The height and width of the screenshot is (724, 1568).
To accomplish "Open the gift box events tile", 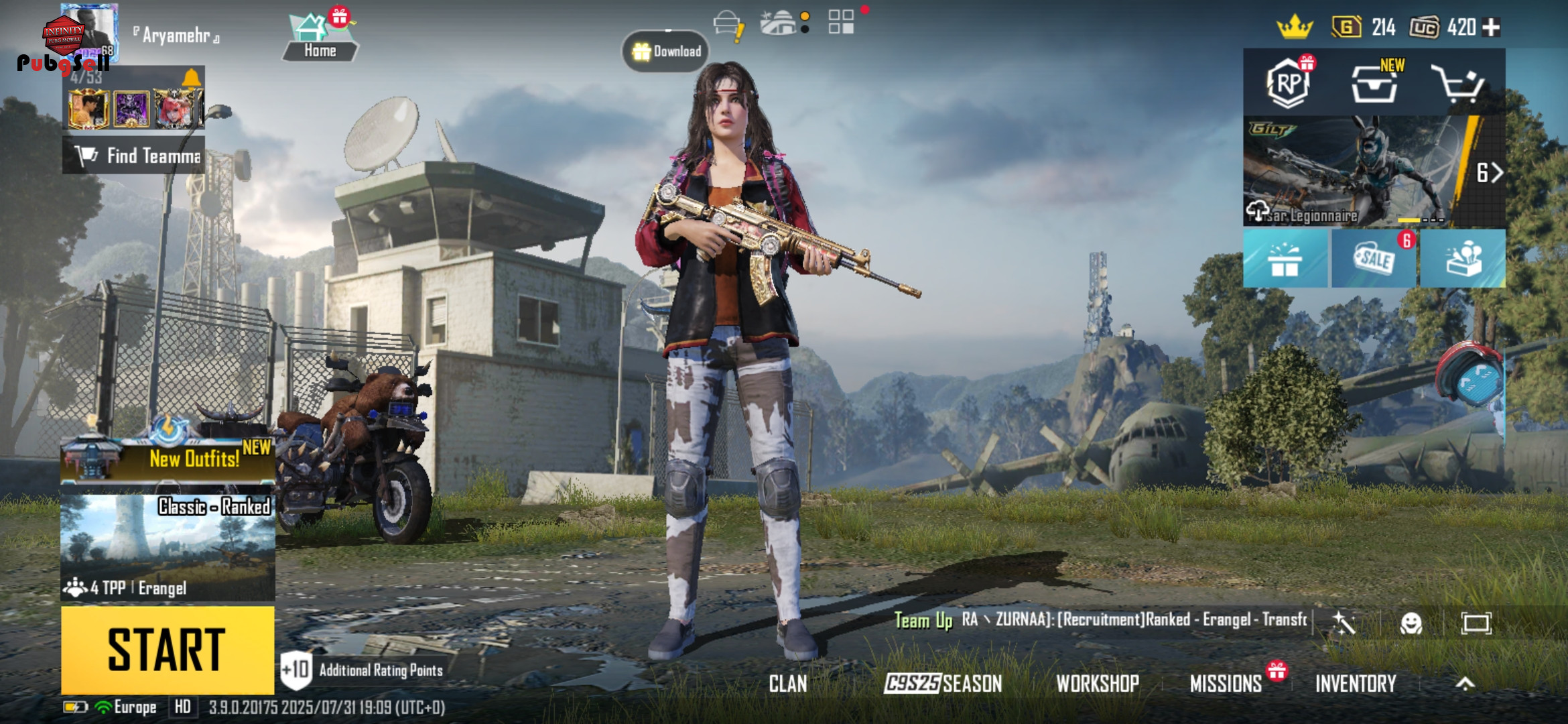I will click(1285, 259).
